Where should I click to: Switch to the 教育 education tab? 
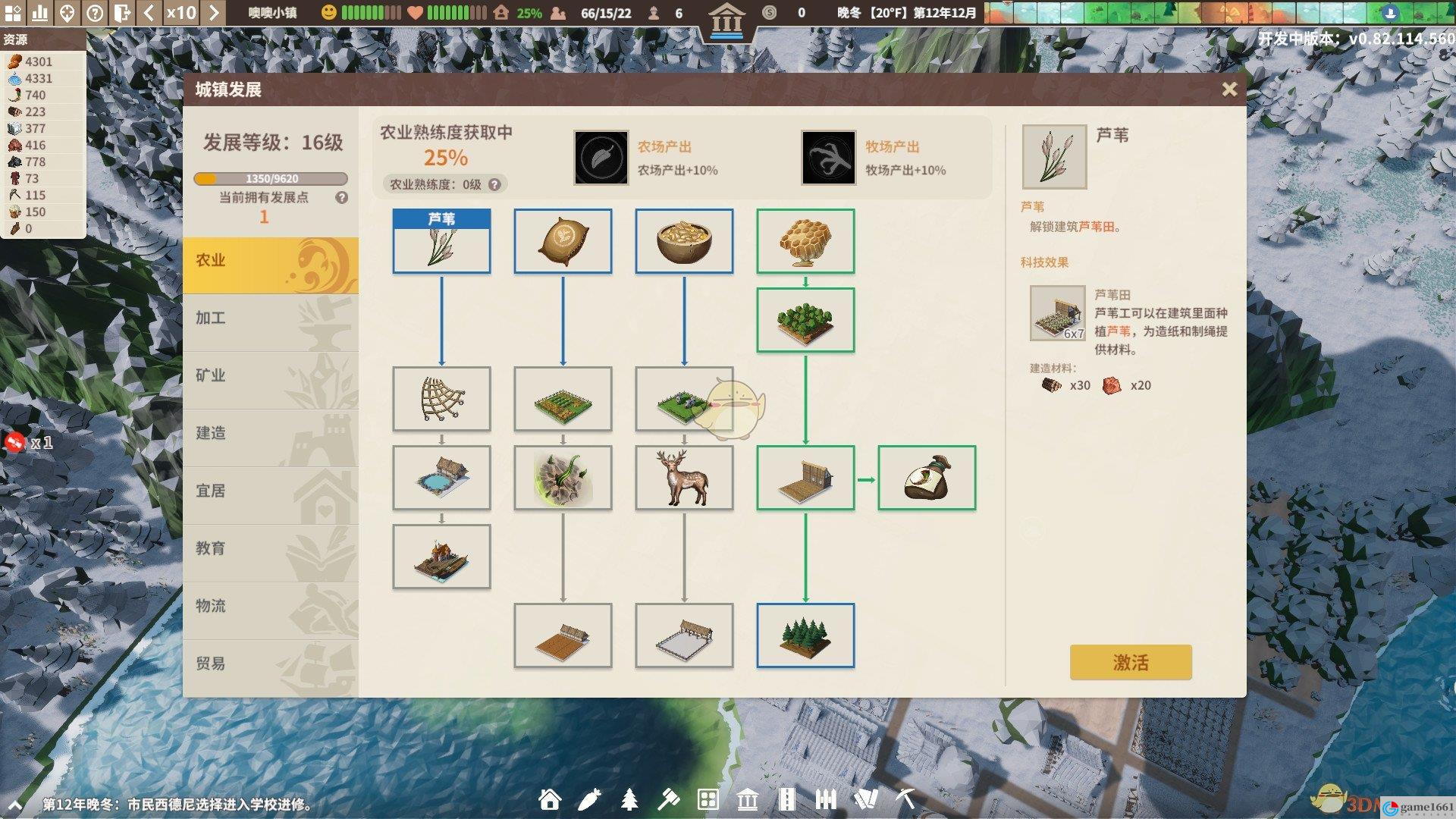(x=270, y=549)
